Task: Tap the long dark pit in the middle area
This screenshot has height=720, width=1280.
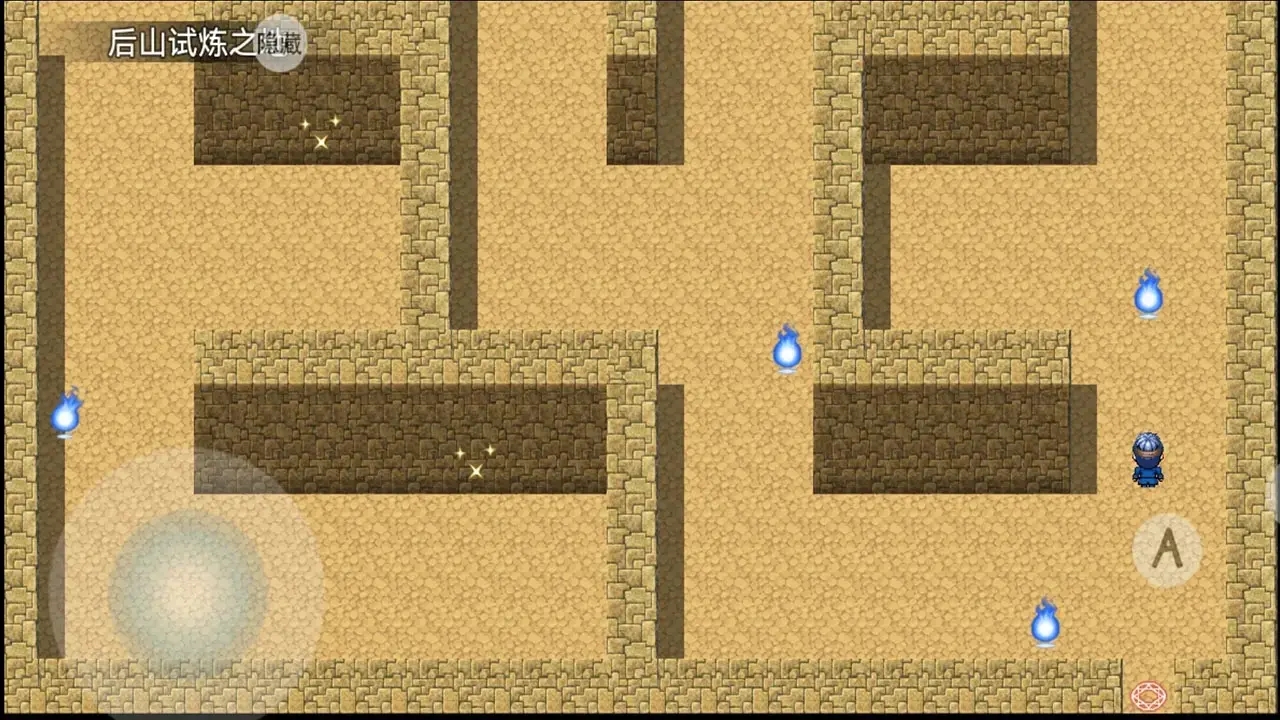Action: [400, 435]
